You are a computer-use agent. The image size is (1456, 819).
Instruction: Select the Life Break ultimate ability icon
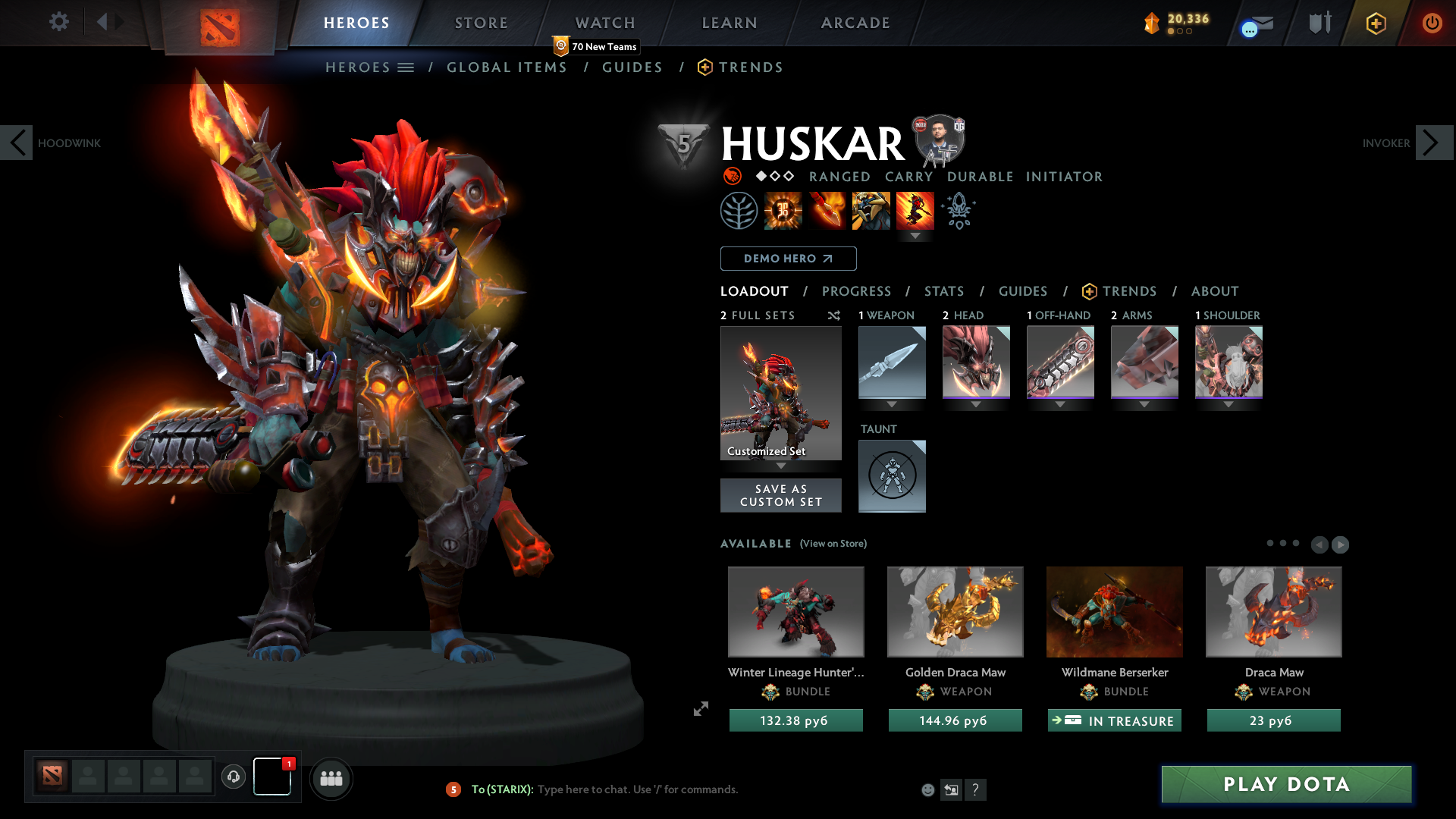click(915, 210)
